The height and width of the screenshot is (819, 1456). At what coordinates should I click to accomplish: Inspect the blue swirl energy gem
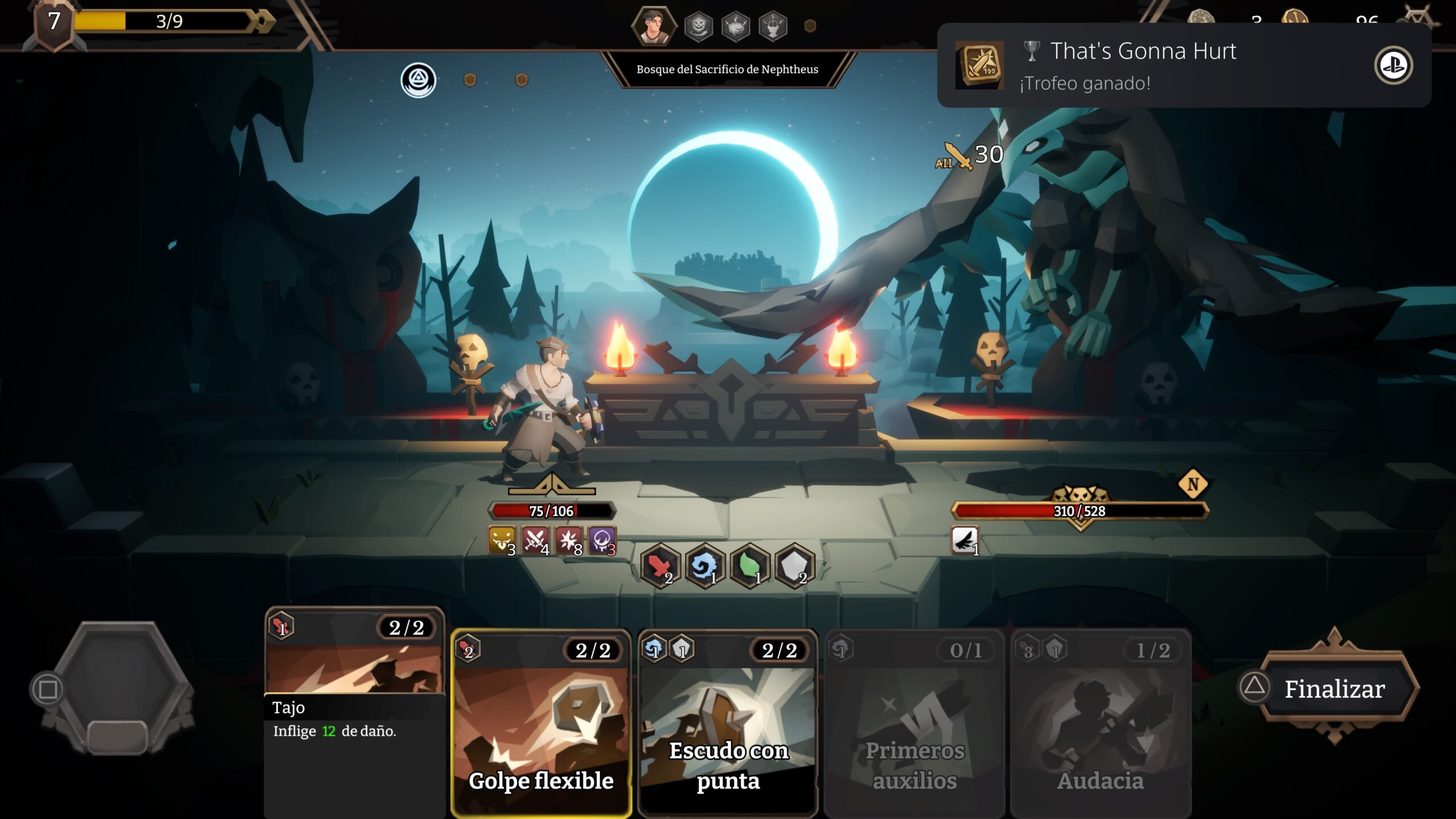point(705,566)
